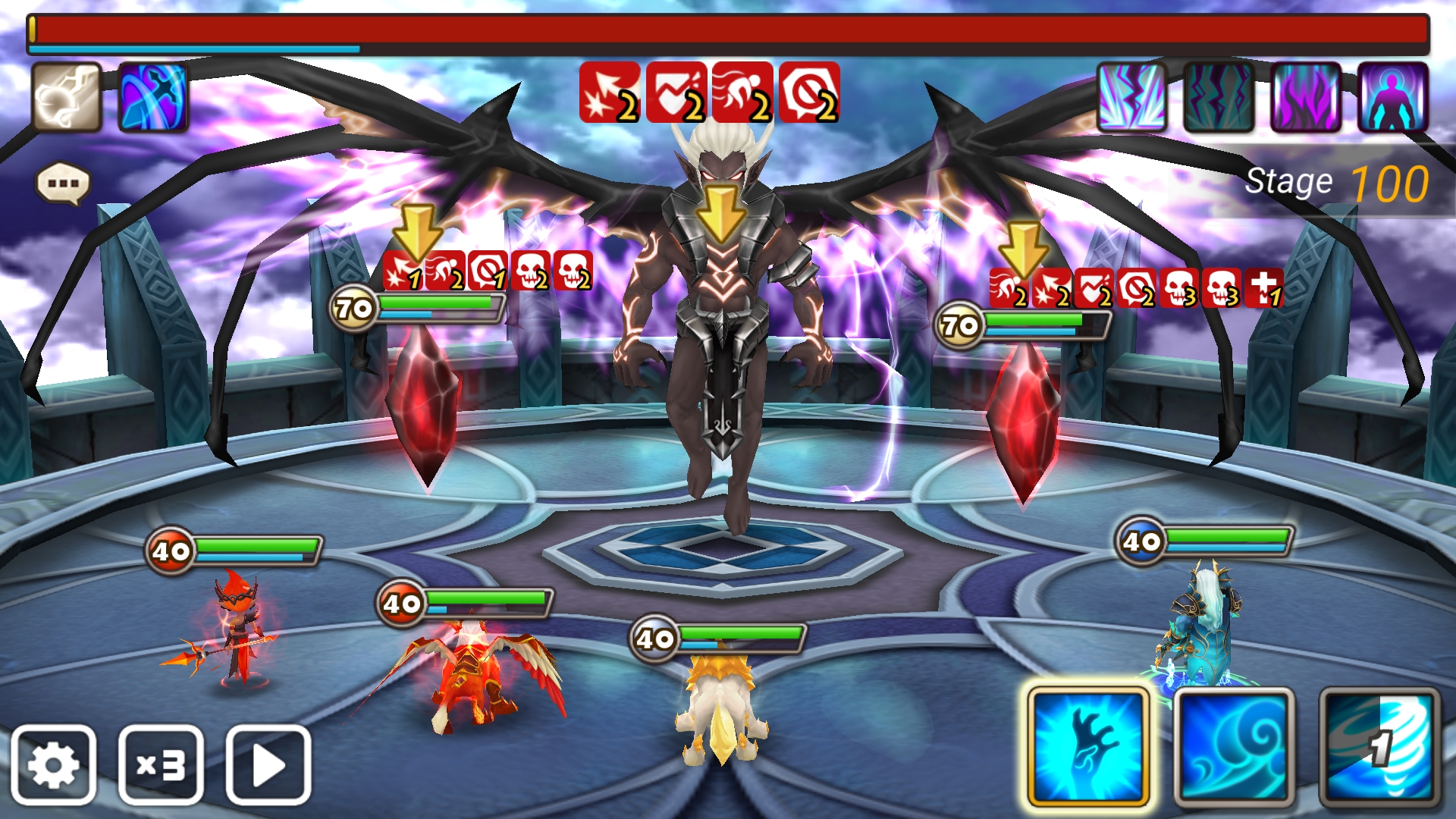1456x819 pixels.
Task: Use the glowing hand skill
Action: (x=1088, y=747)
